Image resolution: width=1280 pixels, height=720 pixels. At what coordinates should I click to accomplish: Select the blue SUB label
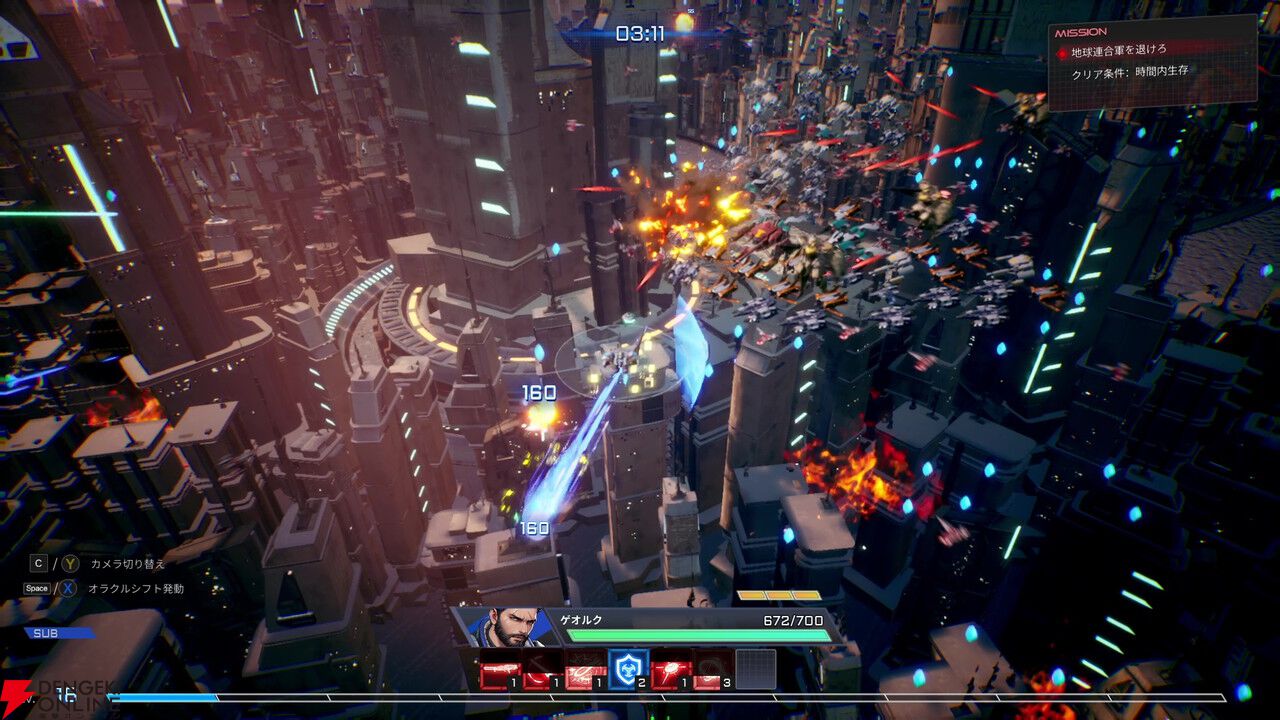tap(60, 633)
